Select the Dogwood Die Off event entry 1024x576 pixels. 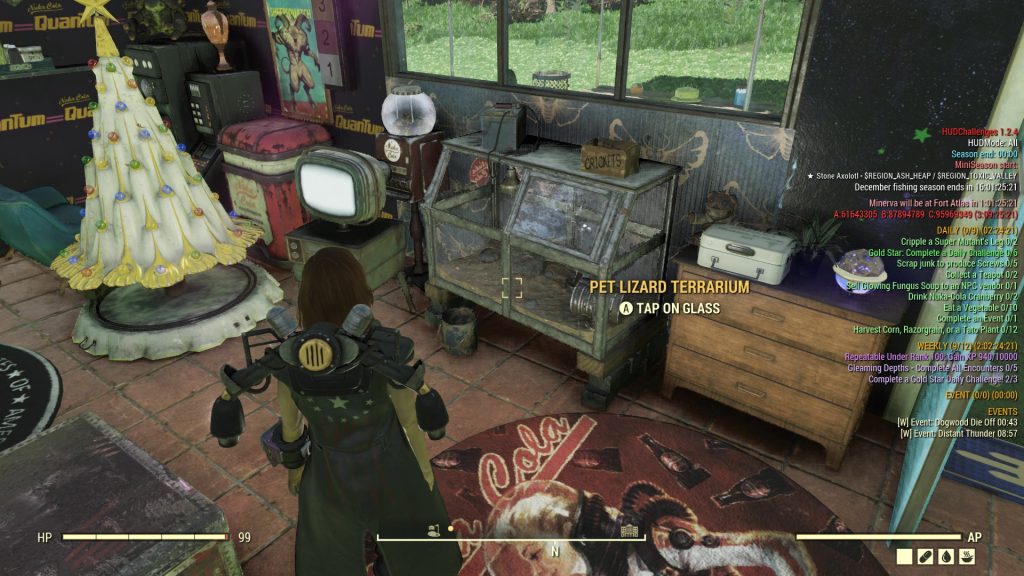point(958,422)
